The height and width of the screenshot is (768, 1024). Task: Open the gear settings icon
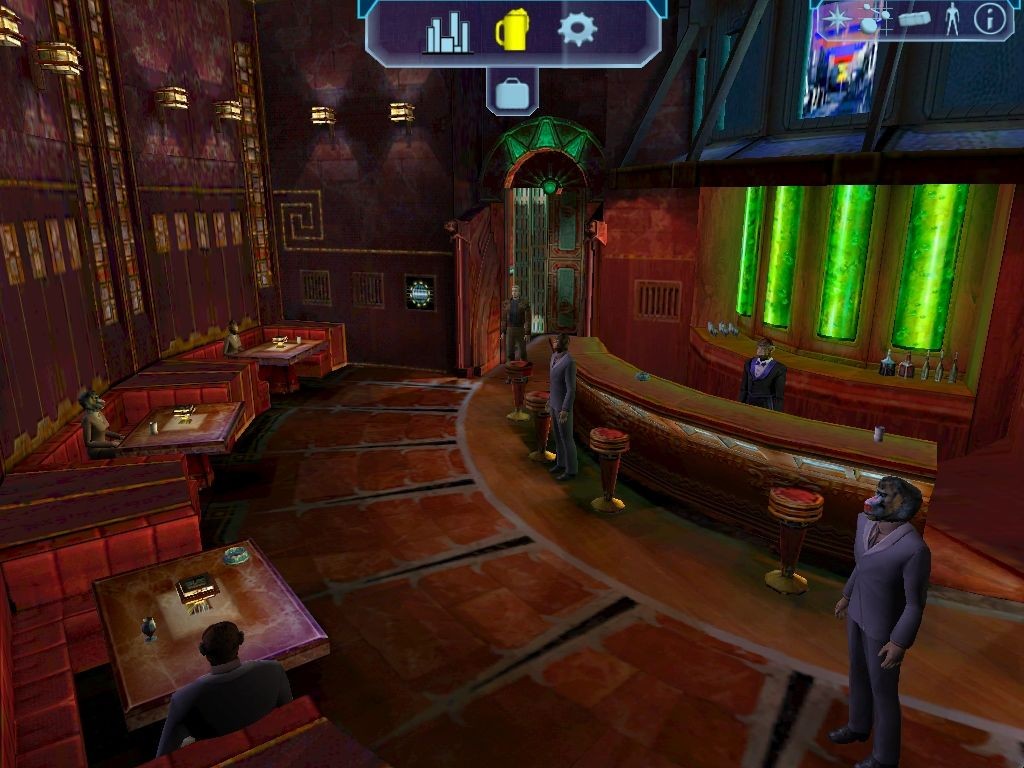tap(577, 29)
